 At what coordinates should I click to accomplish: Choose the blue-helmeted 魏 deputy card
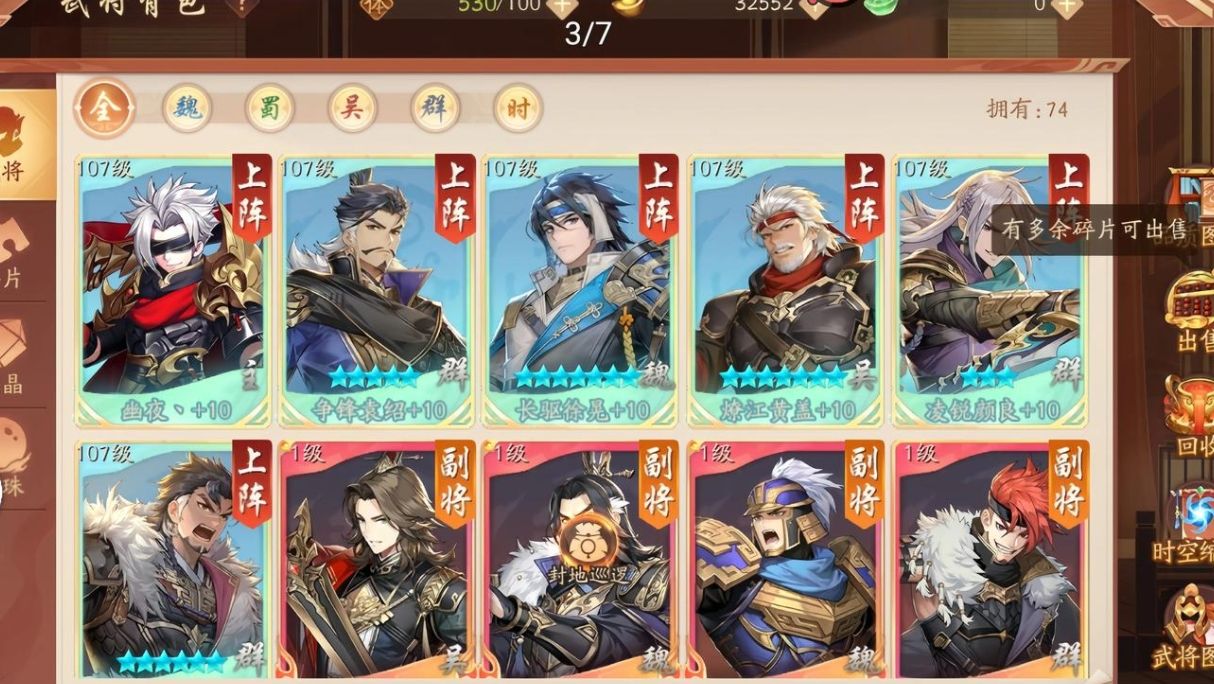[x=785, y=560]
